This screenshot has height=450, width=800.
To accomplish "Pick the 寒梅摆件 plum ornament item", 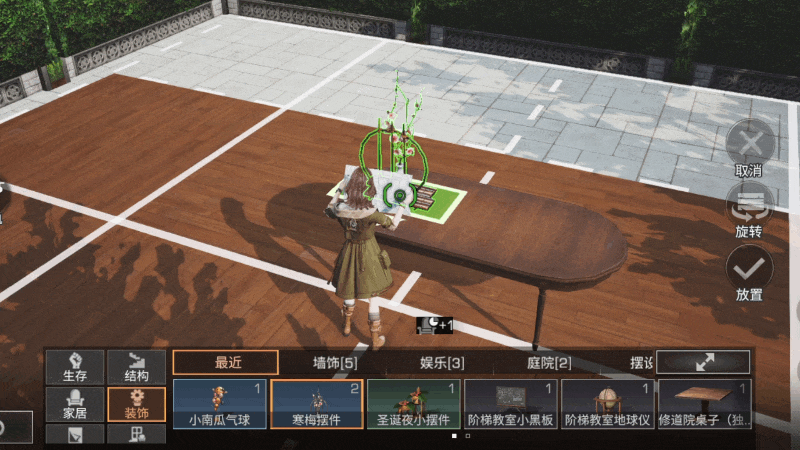I will click(x=316, y=404).
